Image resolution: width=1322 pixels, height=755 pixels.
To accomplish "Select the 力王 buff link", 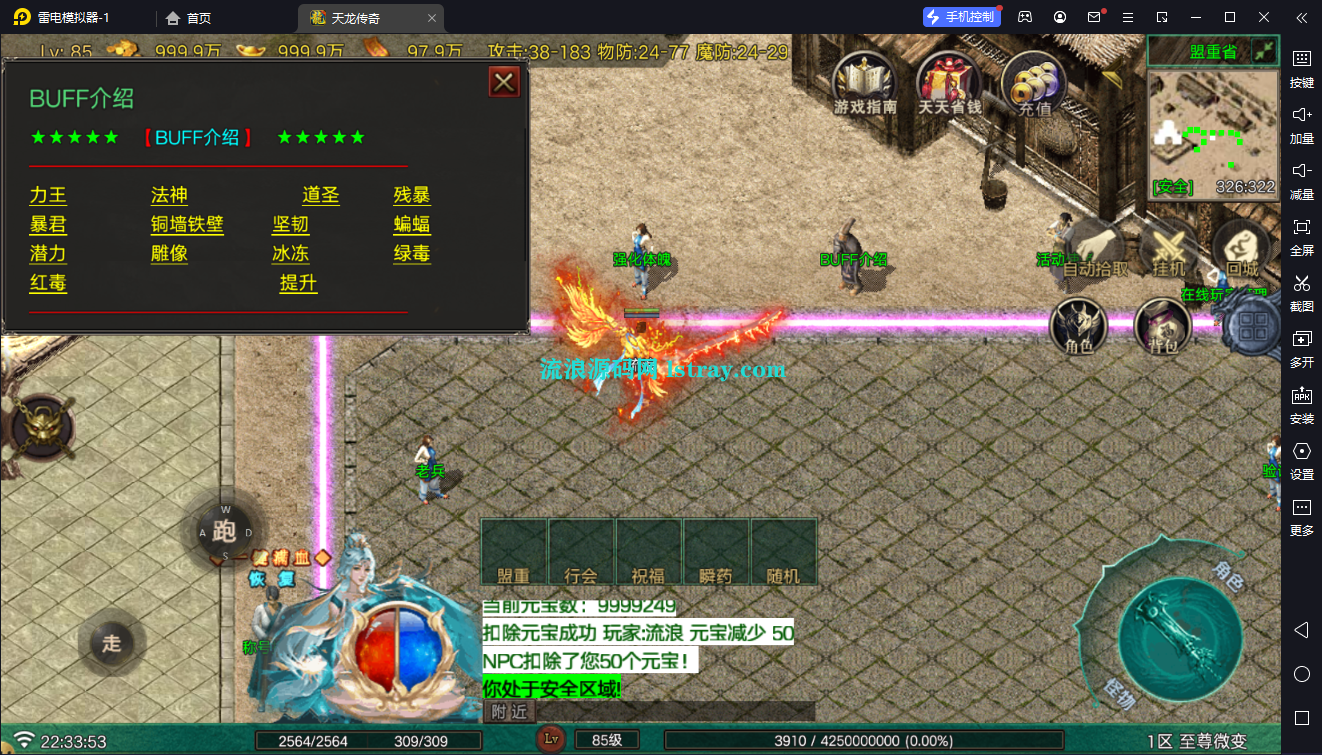I will (48, 196).
